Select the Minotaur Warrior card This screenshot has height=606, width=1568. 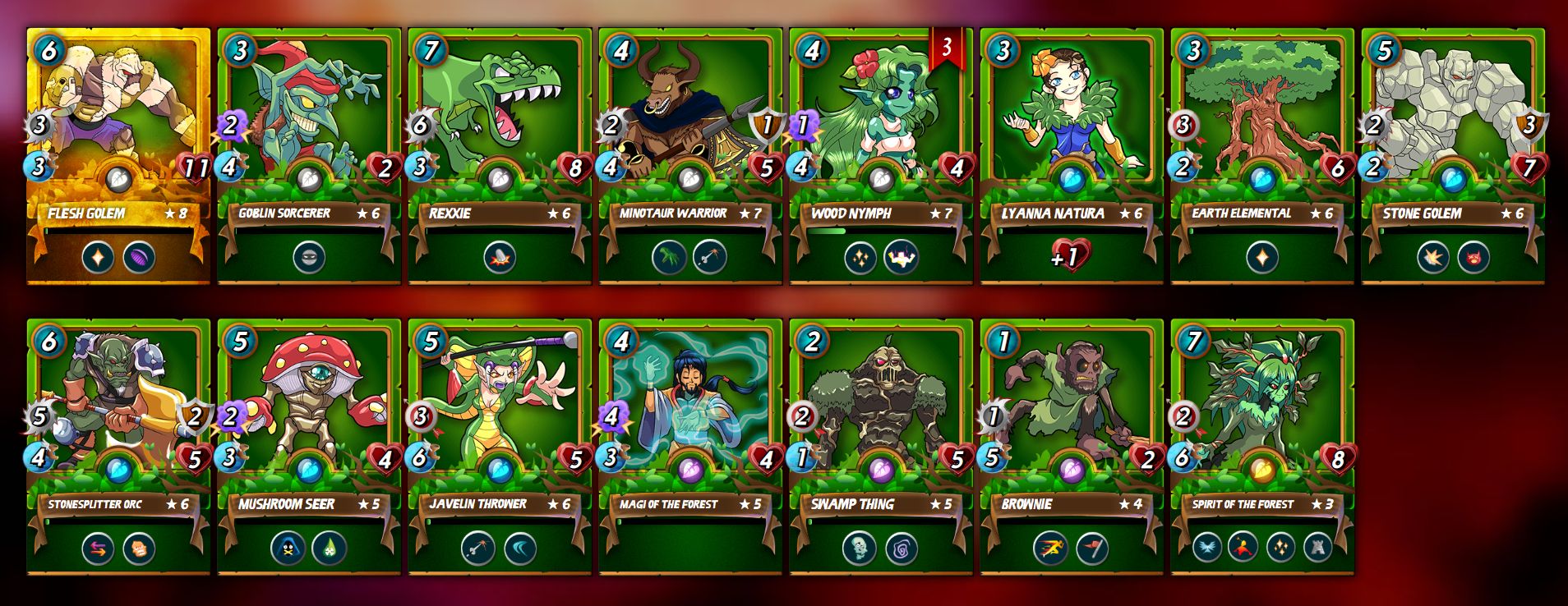[690, 156]
